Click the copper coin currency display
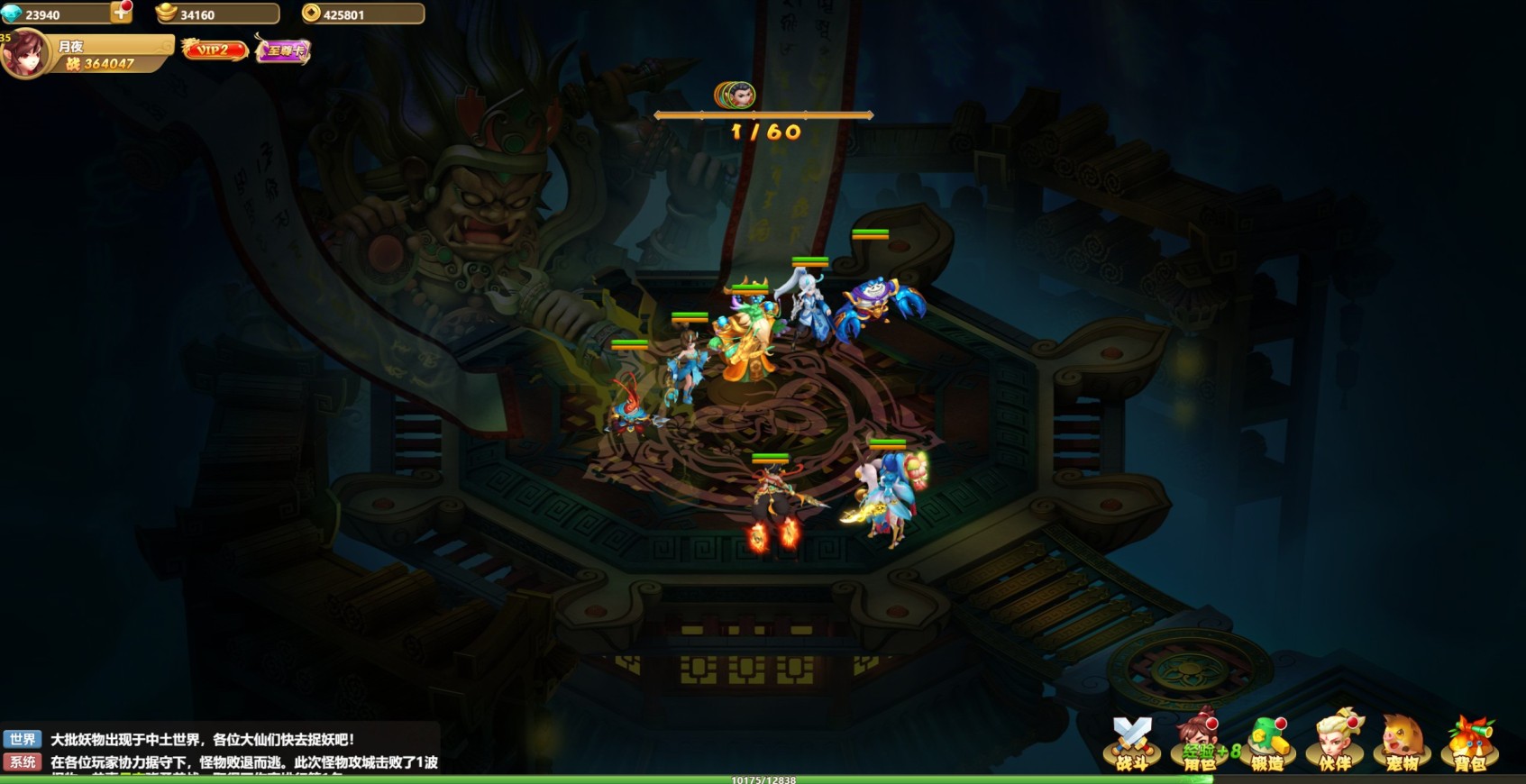Image resolution: width=1526 pixels, height=784 pixels. point(362,14)
